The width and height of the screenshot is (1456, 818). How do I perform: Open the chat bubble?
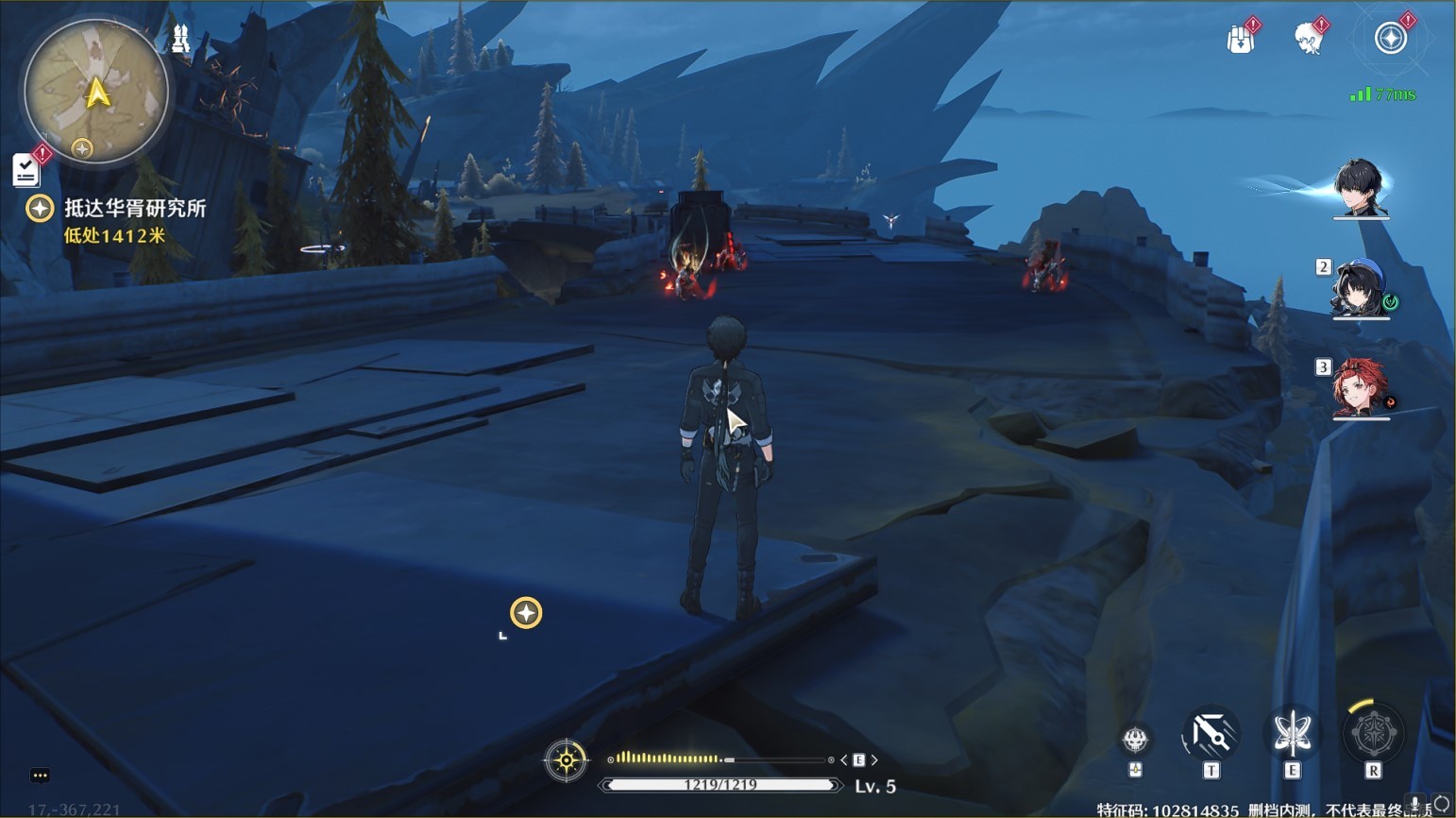(x=40, y=775)
